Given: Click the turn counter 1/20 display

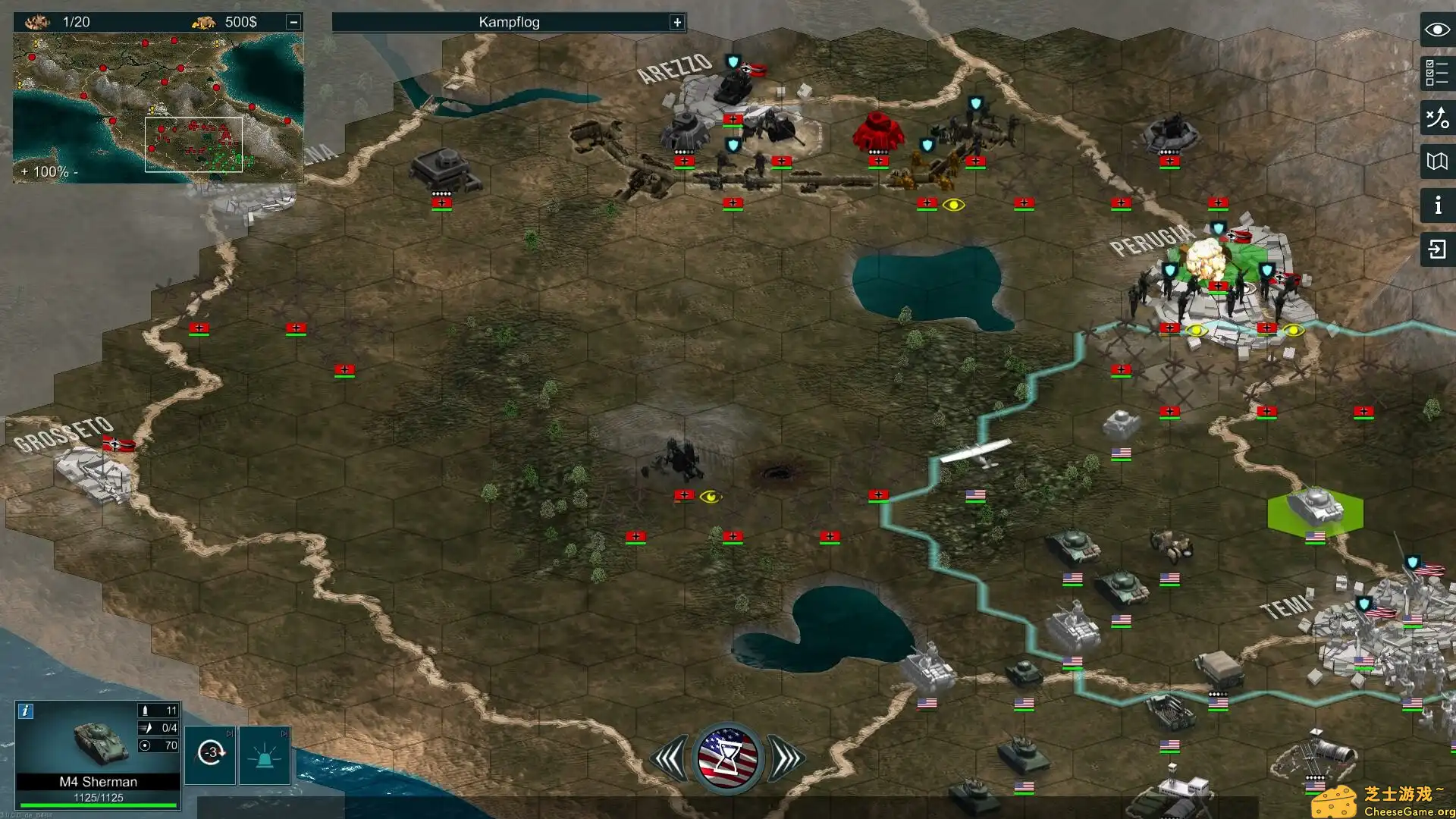Looking at the screenshot, I should (x=76, y=22).
